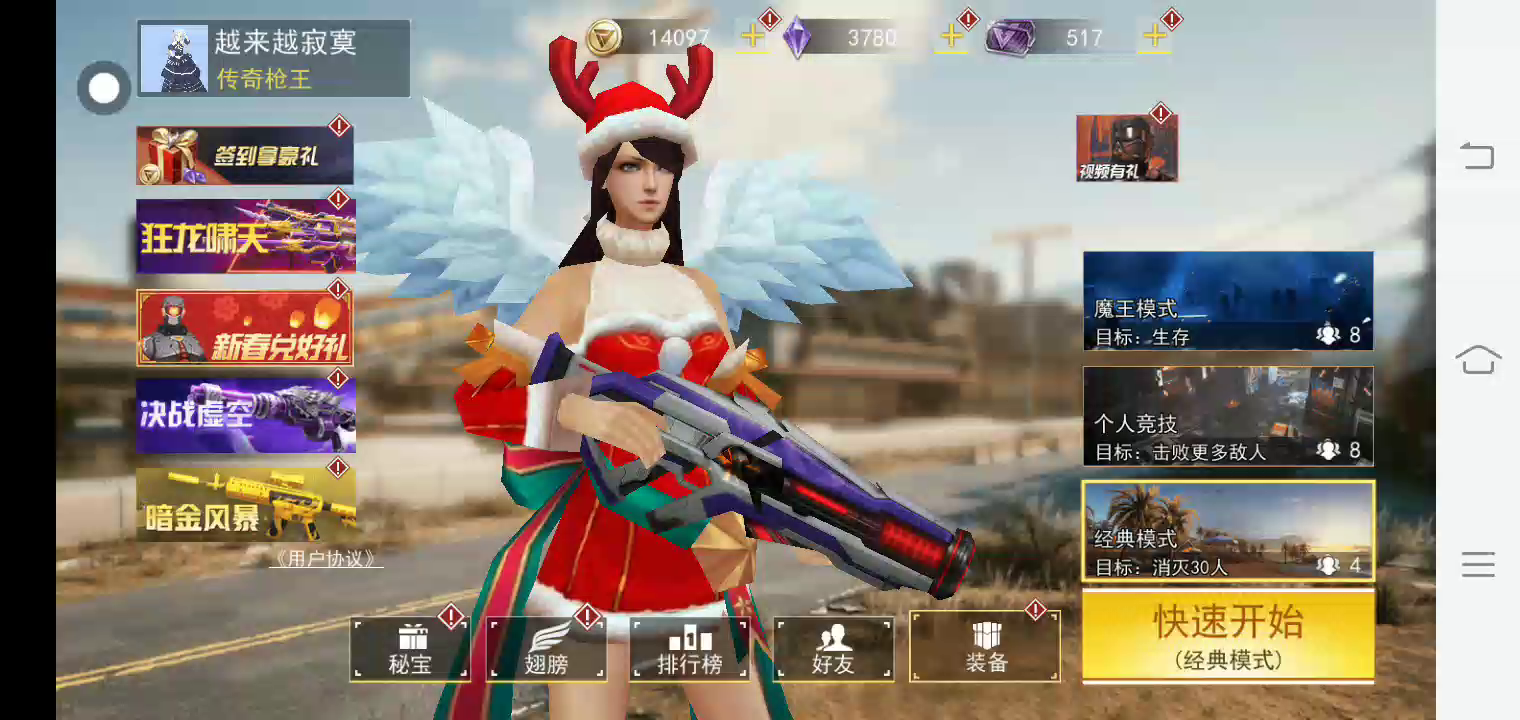Open the 装备 equipment menu
The width and height of the screenshot is (1520, 720).
[985, 647]
